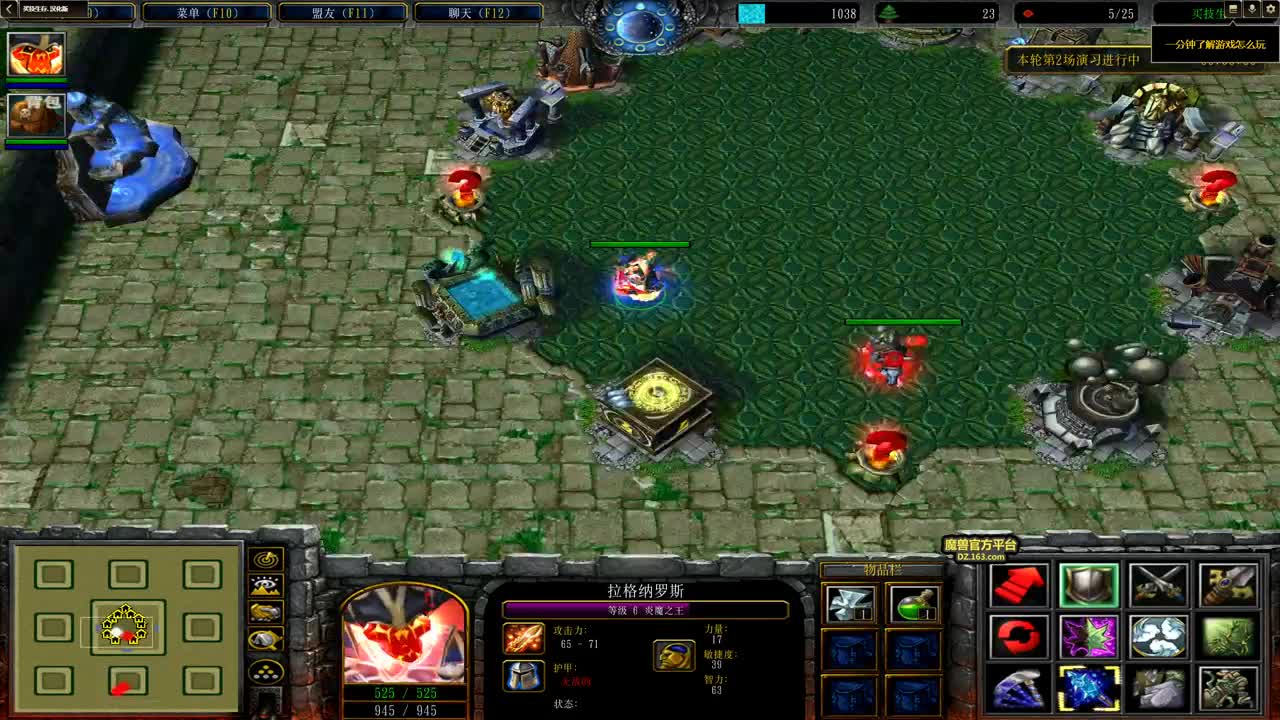Screen dimensions: 1280x720
Task: Cast the yellow-highlighted frost hammer ability
Action: (1088, 688)
